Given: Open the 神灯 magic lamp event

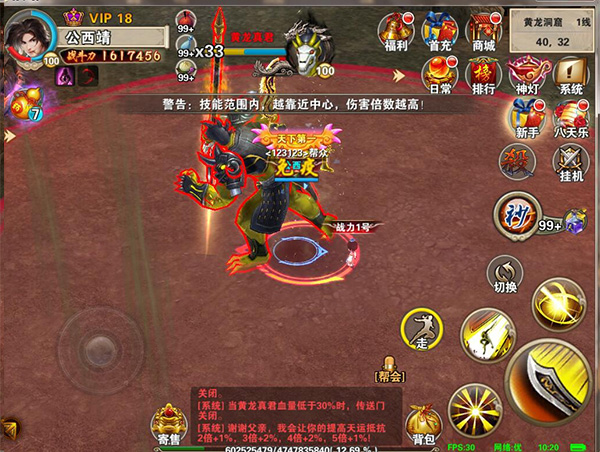Looking at the screenshot, I should point(526,73).
